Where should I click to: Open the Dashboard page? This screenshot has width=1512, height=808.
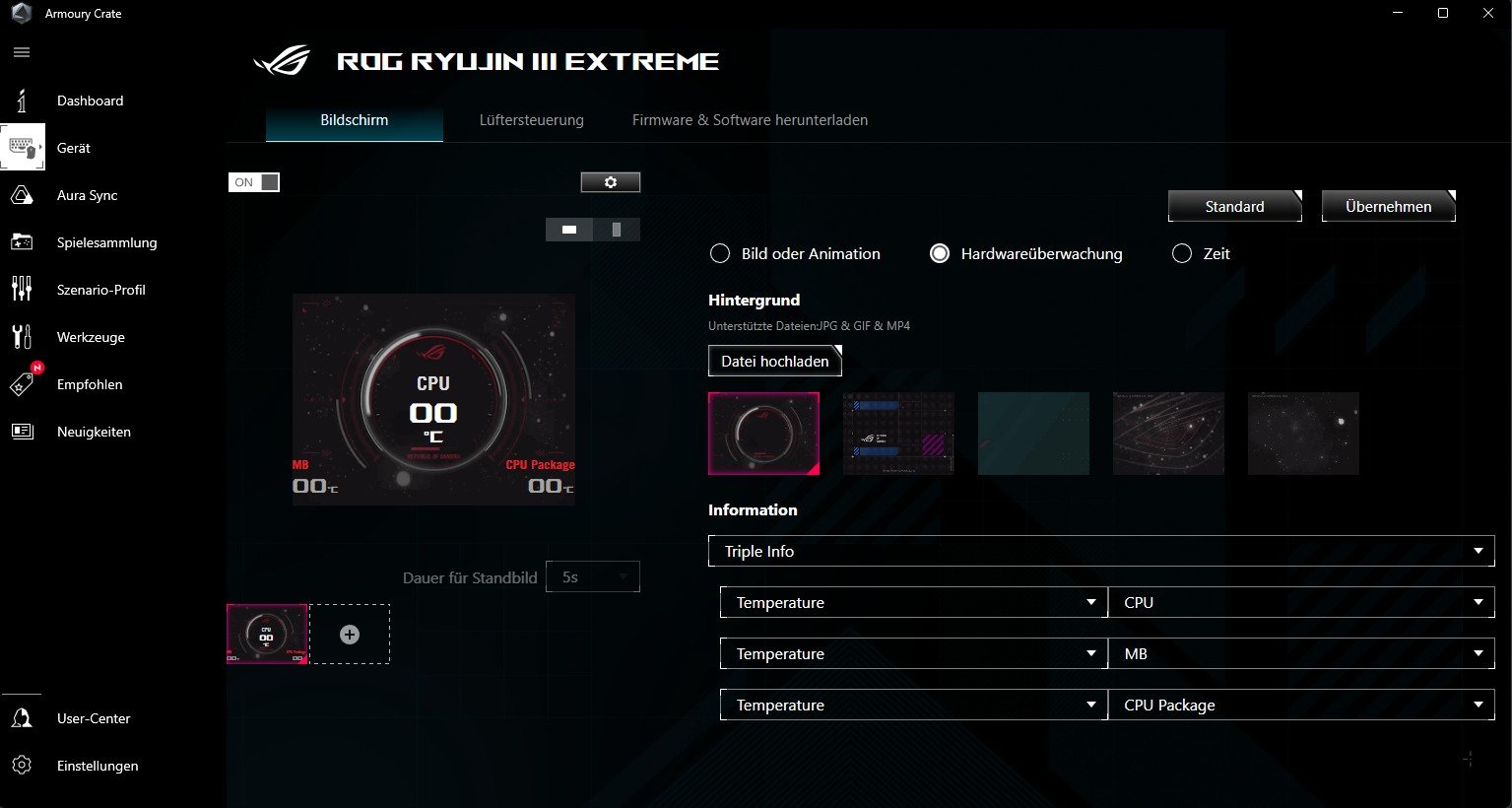(90, 101)
